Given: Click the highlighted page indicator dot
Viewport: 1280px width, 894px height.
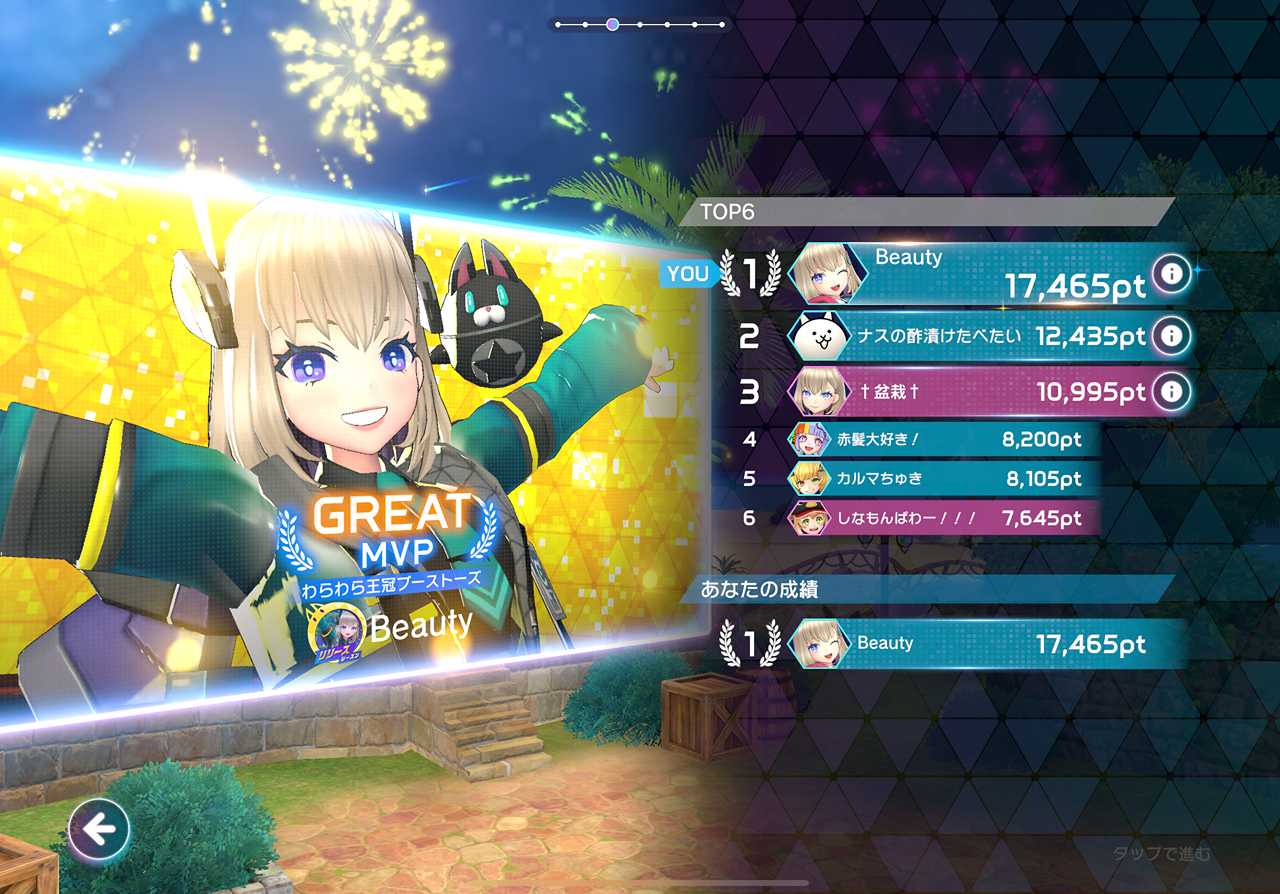Looking at the screenshot, I should (x=612, y=24).
